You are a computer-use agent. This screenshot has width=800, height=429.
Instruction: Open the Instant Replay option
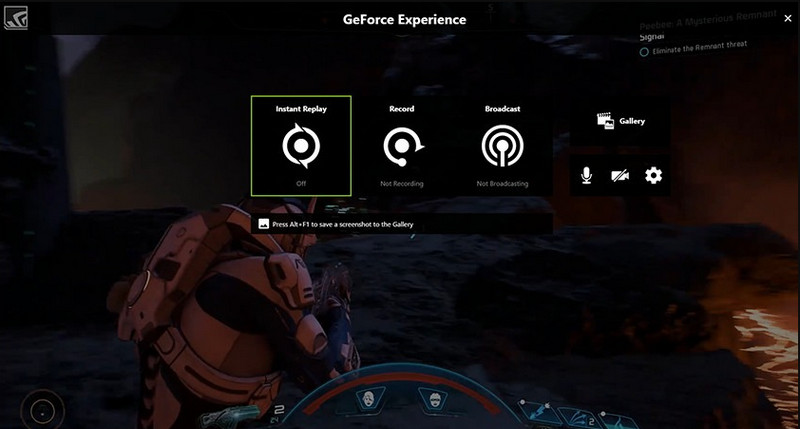click(300, 146)
